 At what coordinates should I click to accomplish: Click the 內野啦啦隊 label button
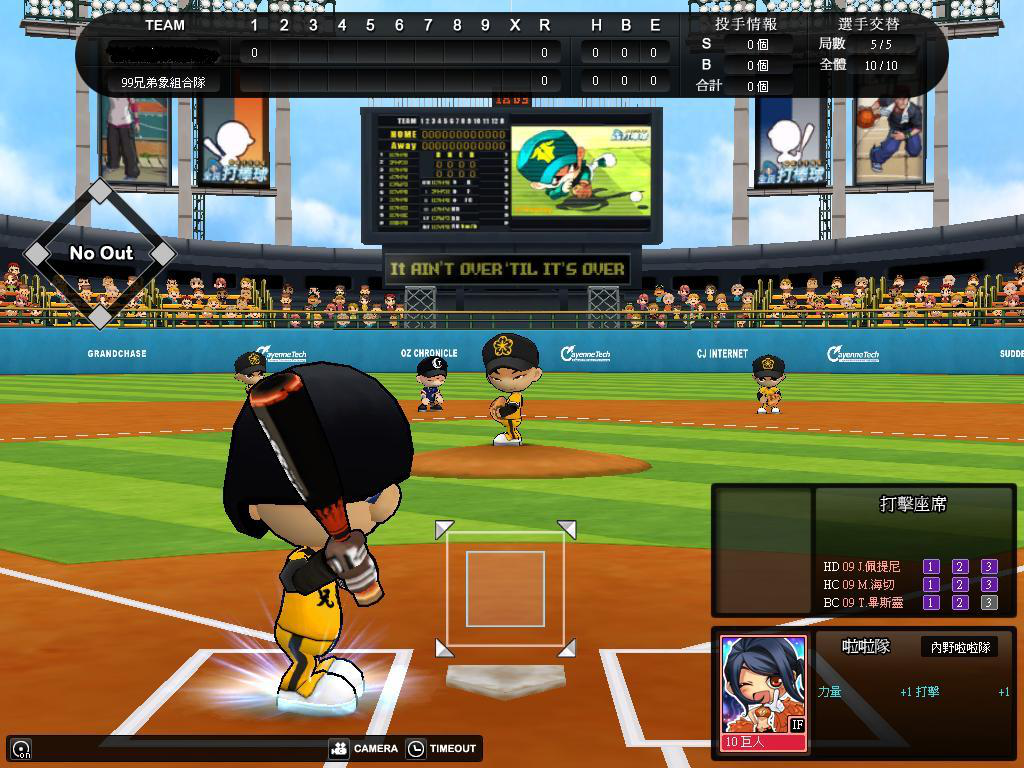click(x=959, y=647)
